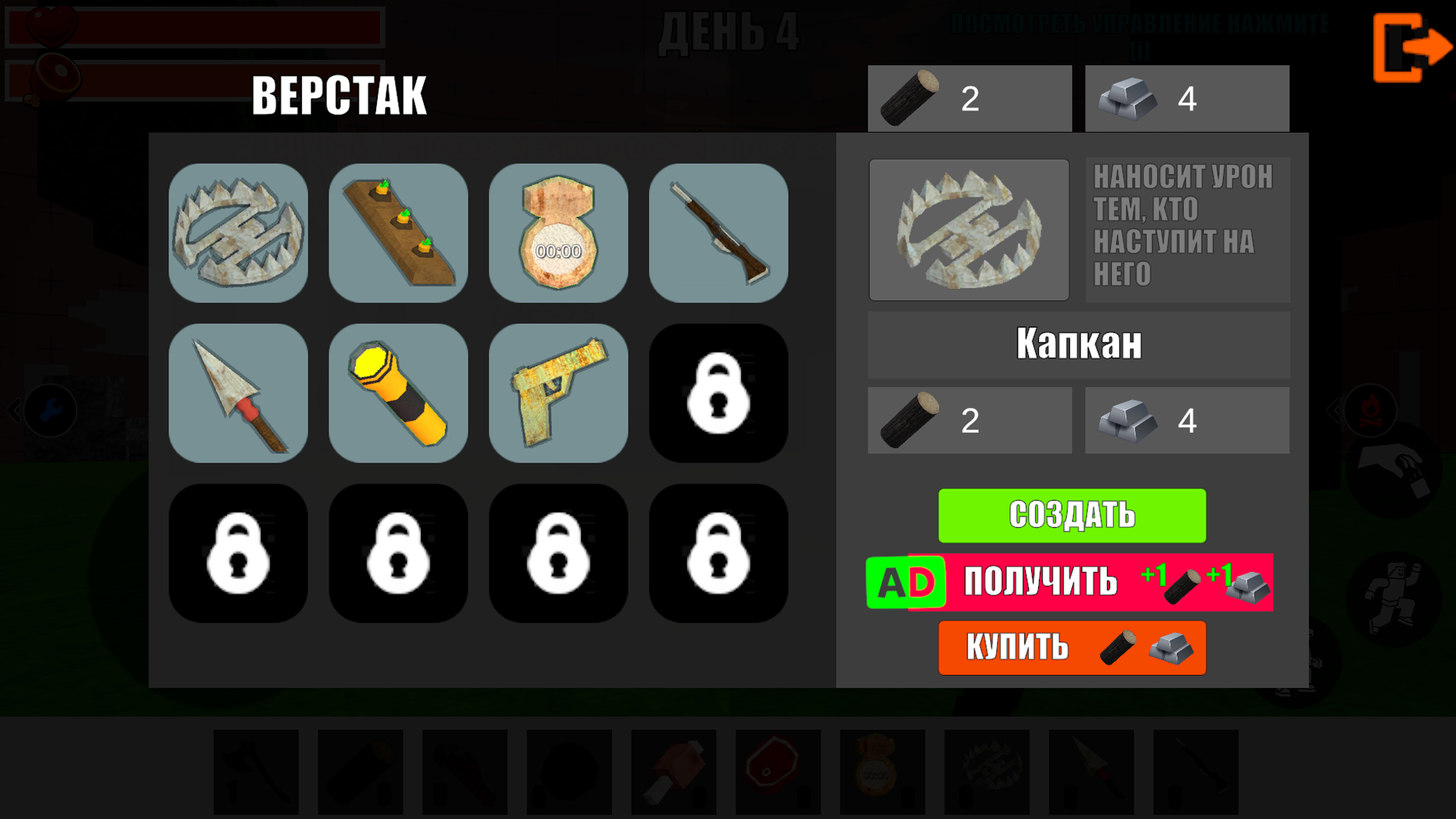
Task: Select the spearhead crafting recipe
Action: pyautogui.click(x=238, y=392)
